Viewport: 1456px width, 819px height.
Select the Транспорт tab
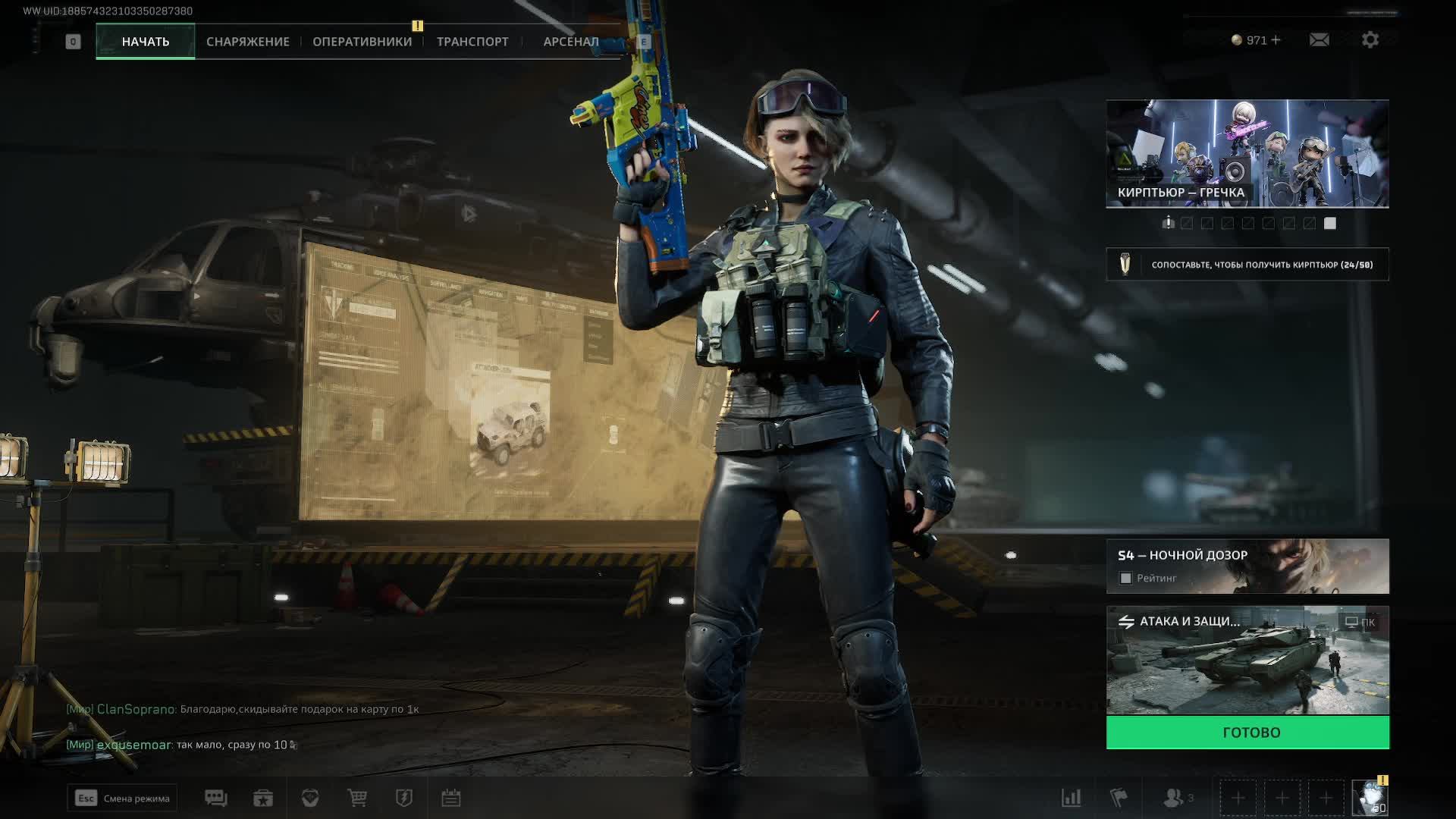[x=472, y=42]
